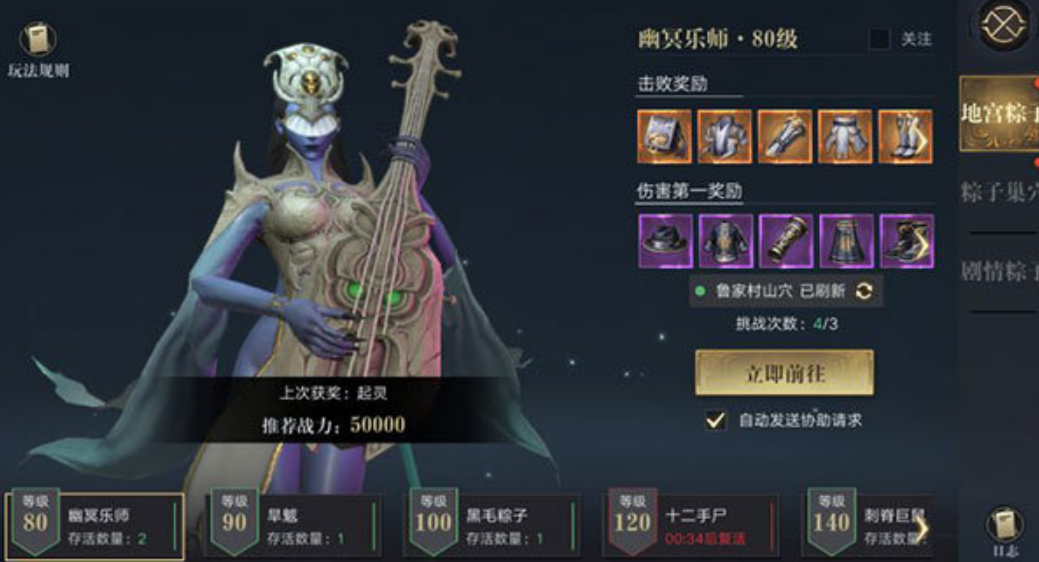
Task: Switch to the 粽子巢穴 tab
Action: pos(999,192)
